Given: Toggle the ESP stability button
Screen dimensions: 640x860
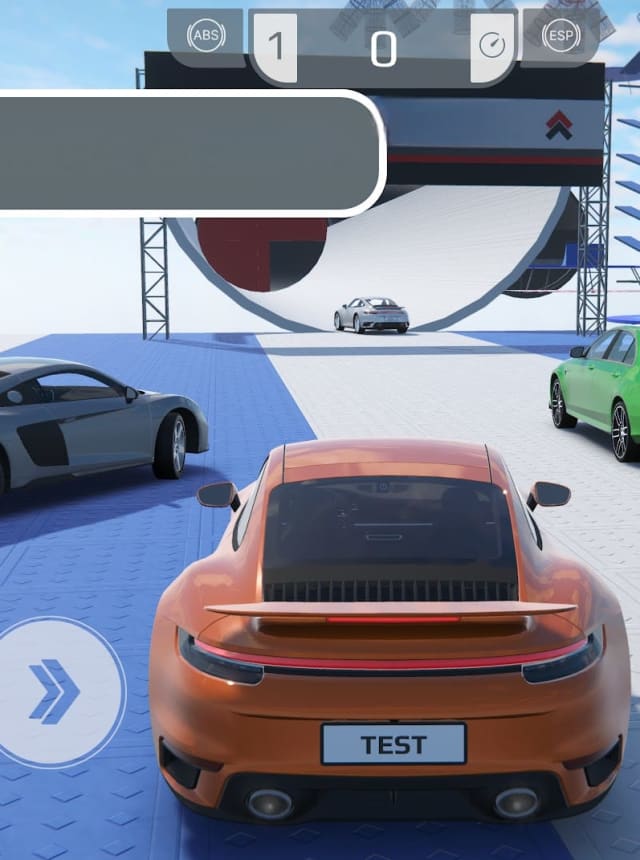Looking at the screenshot, I should 561,37.
